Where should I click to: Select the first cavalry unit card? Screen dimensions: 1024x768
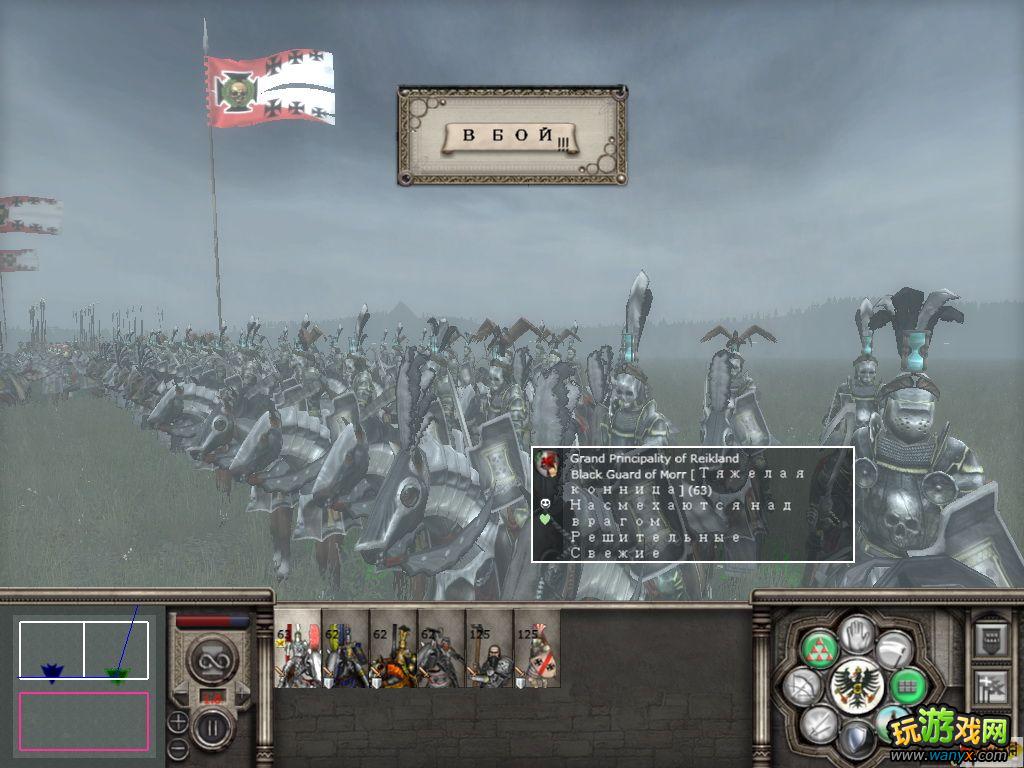[298, 648]
